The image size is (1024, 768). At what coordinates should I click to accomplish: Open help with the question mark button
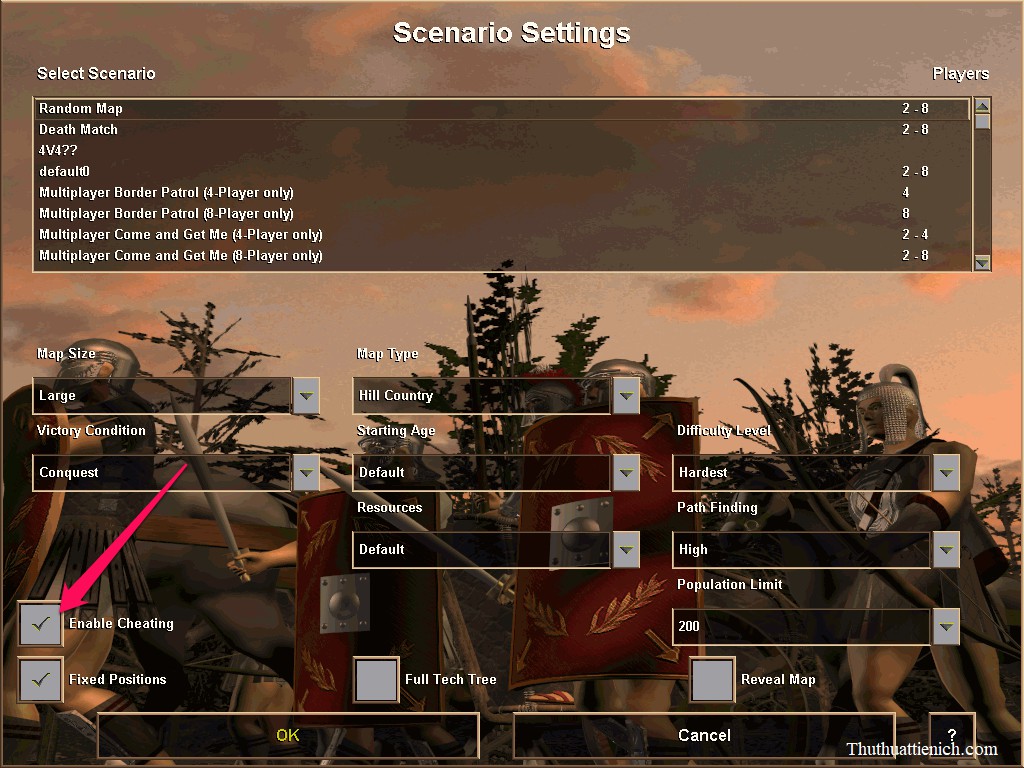(x=951, y=735)
